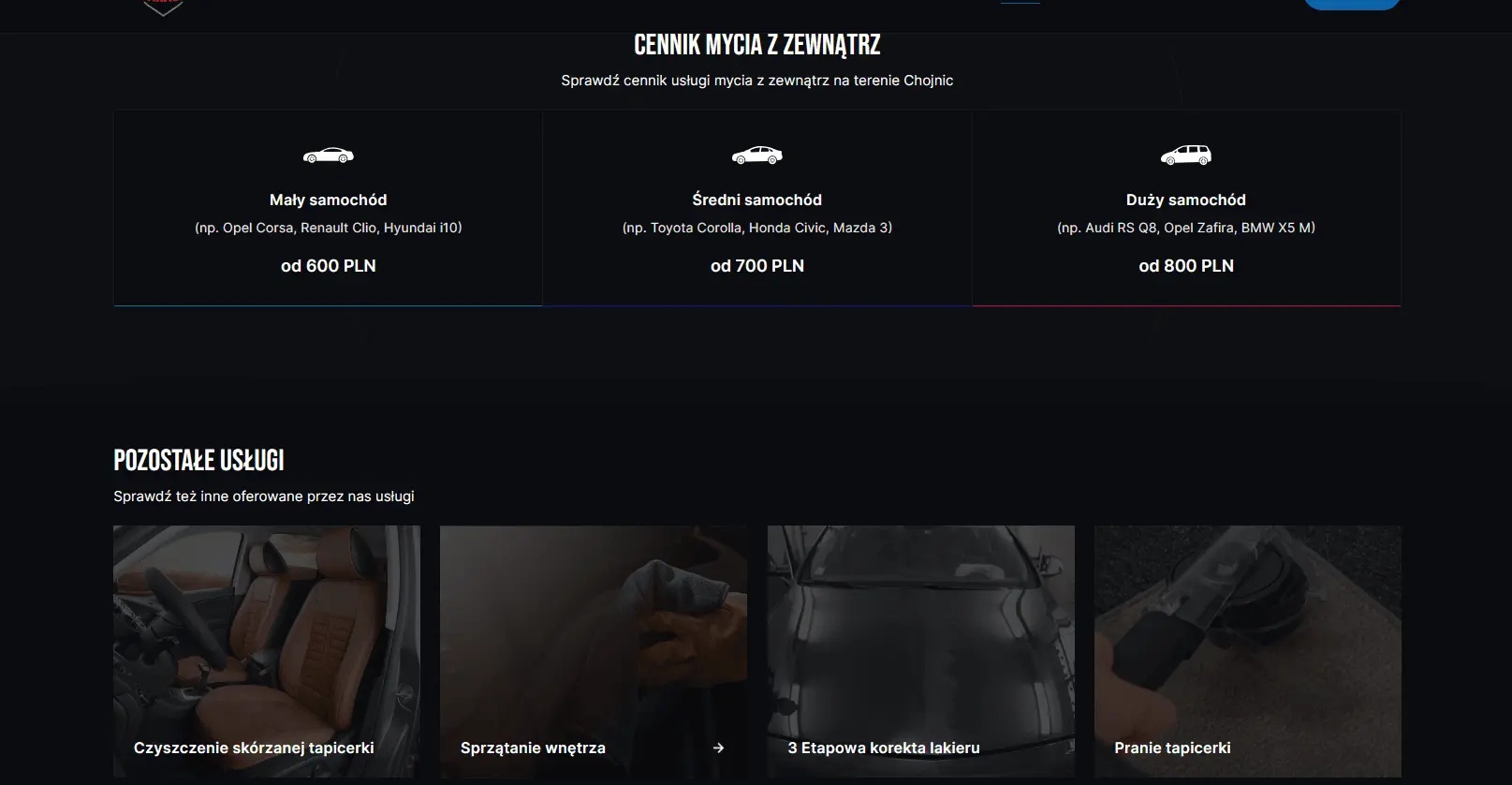Click the sedan icon above Średni samochód
The image size is (1512, 785).
(756, 155)
